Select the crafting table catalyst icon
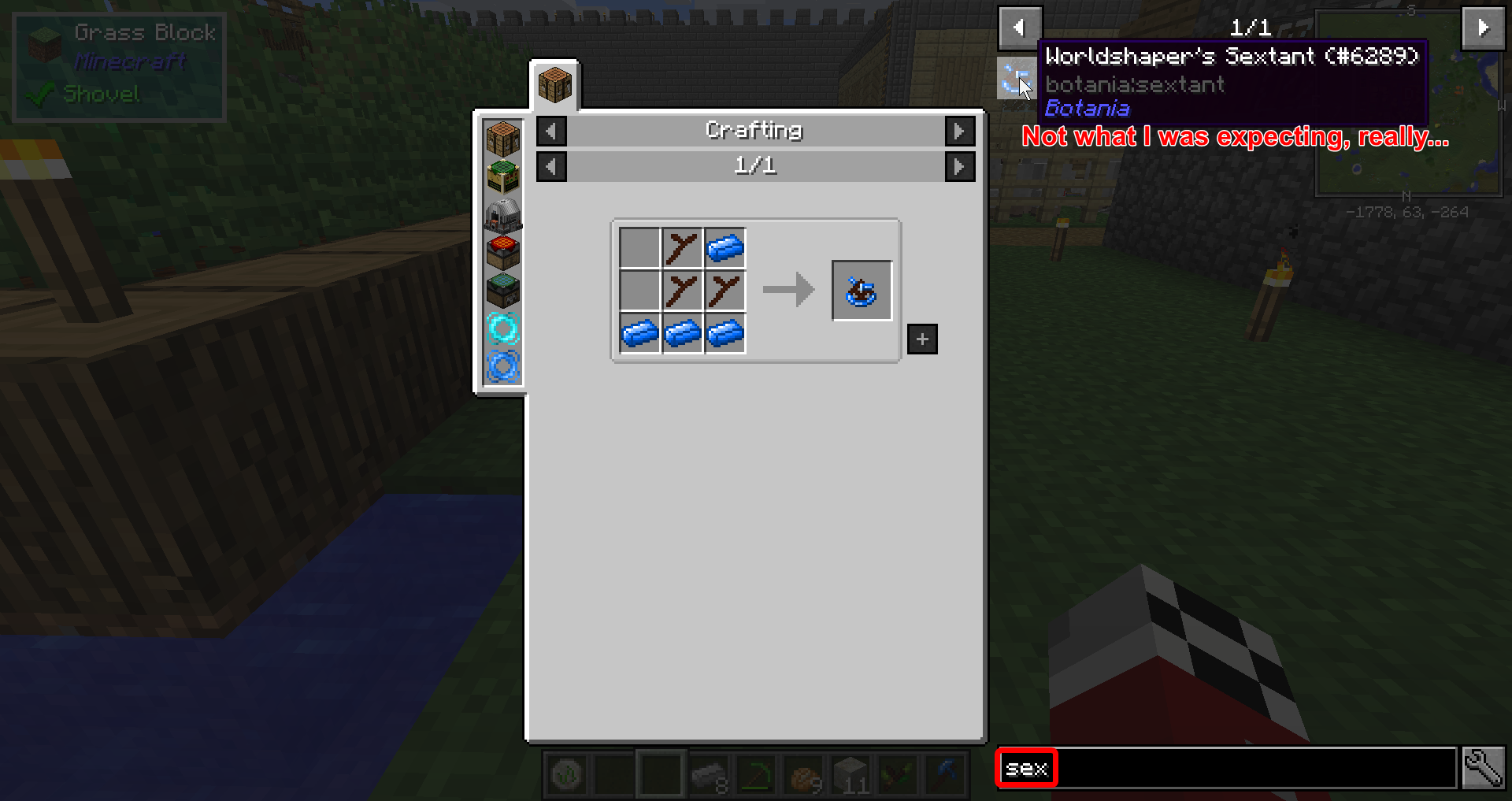 (503, 139)
